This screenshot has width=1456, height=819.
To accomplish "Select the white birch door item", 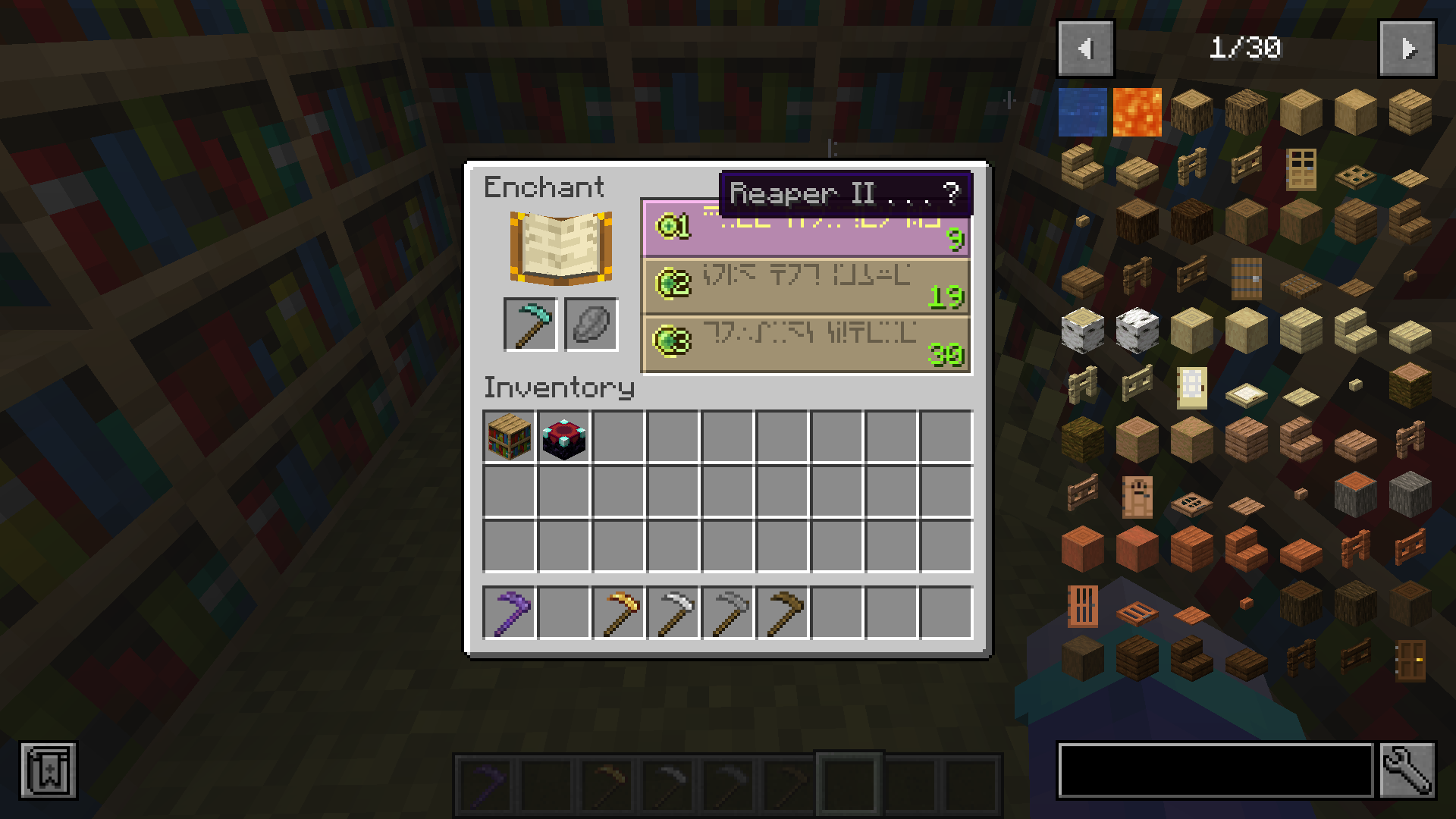I will click(1191, 387).
